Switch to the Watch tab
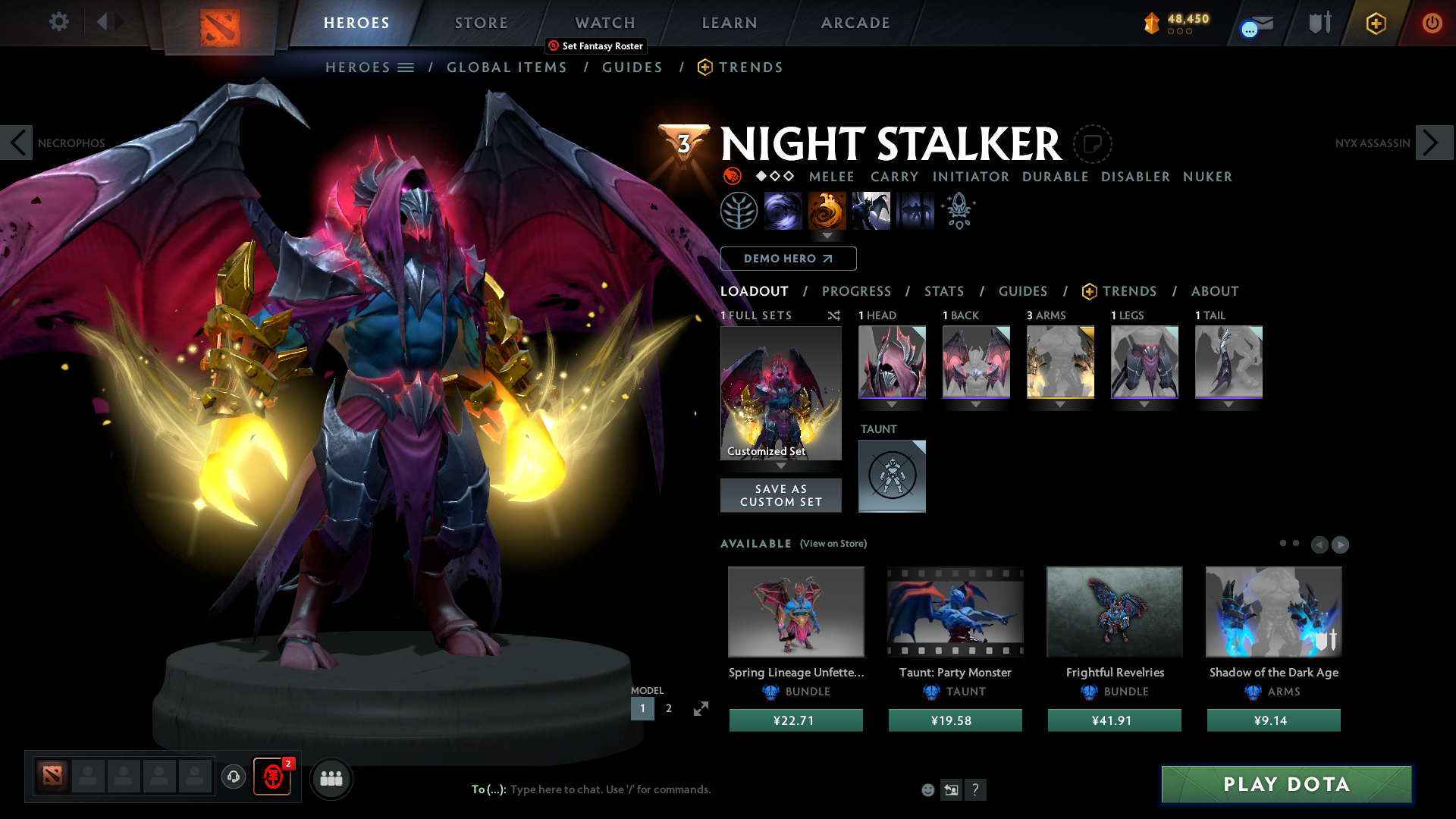The height and width of the screenshot is (819, 1456). point(604,23)
